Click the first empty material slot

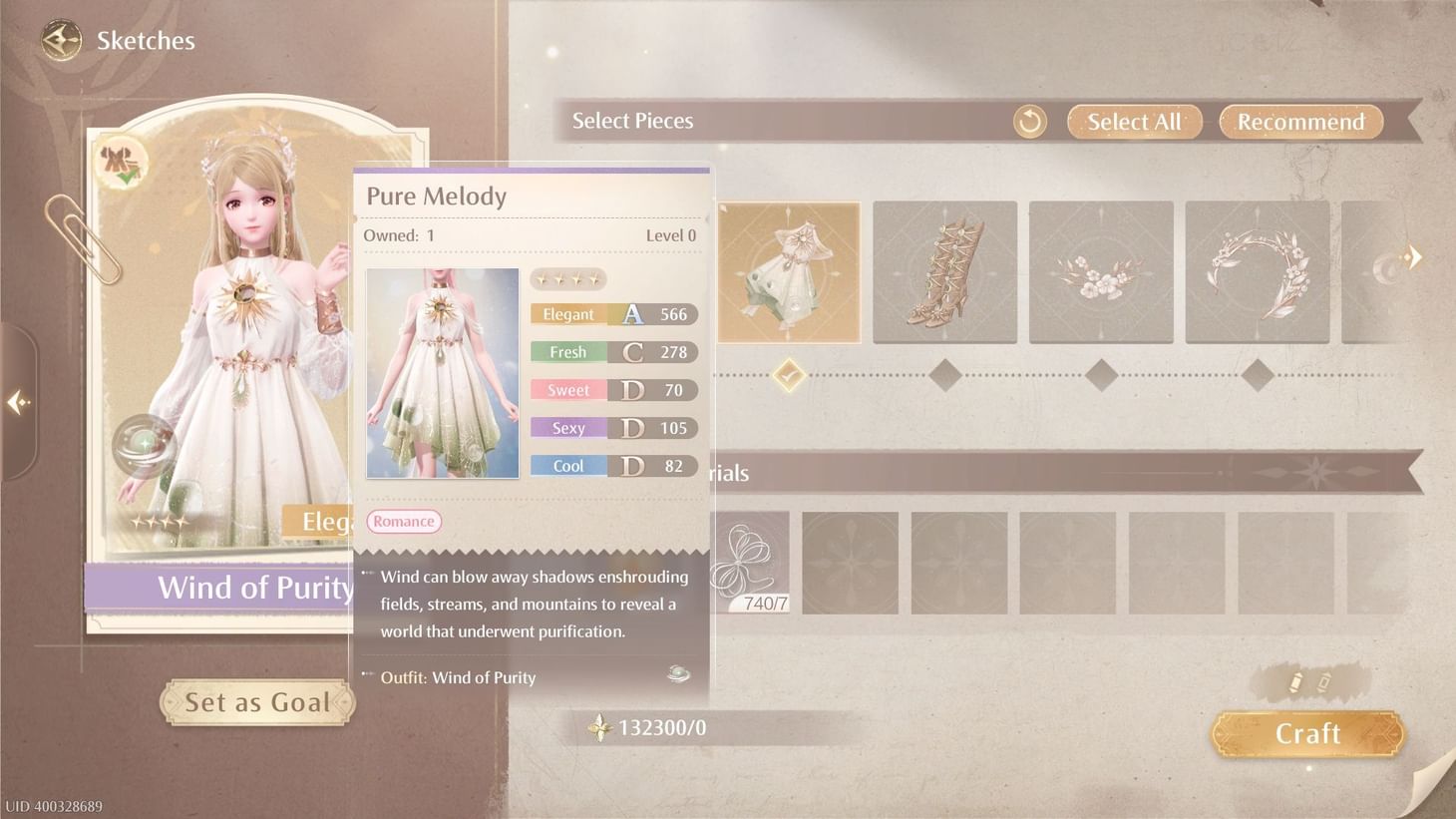[851, 562]
